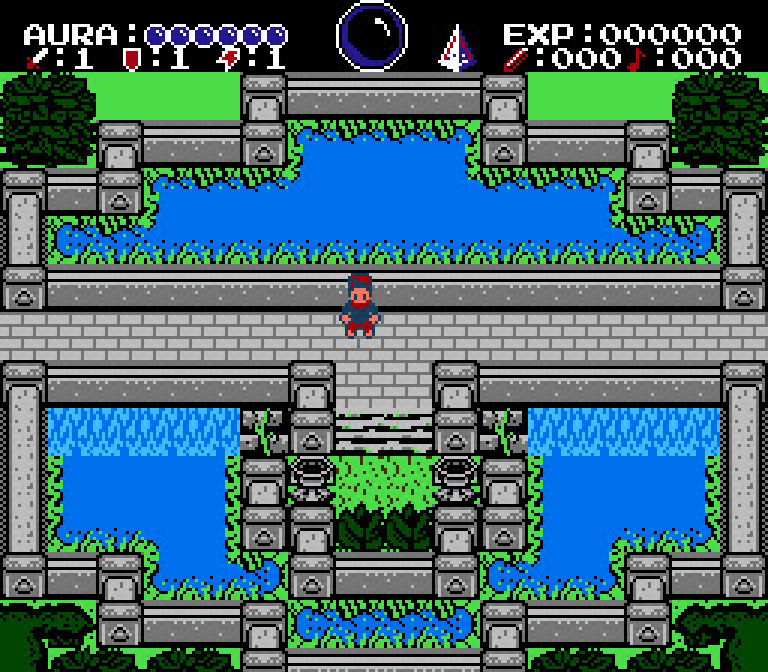
Task: Click the red shield icon
Action: pos(130,59)
